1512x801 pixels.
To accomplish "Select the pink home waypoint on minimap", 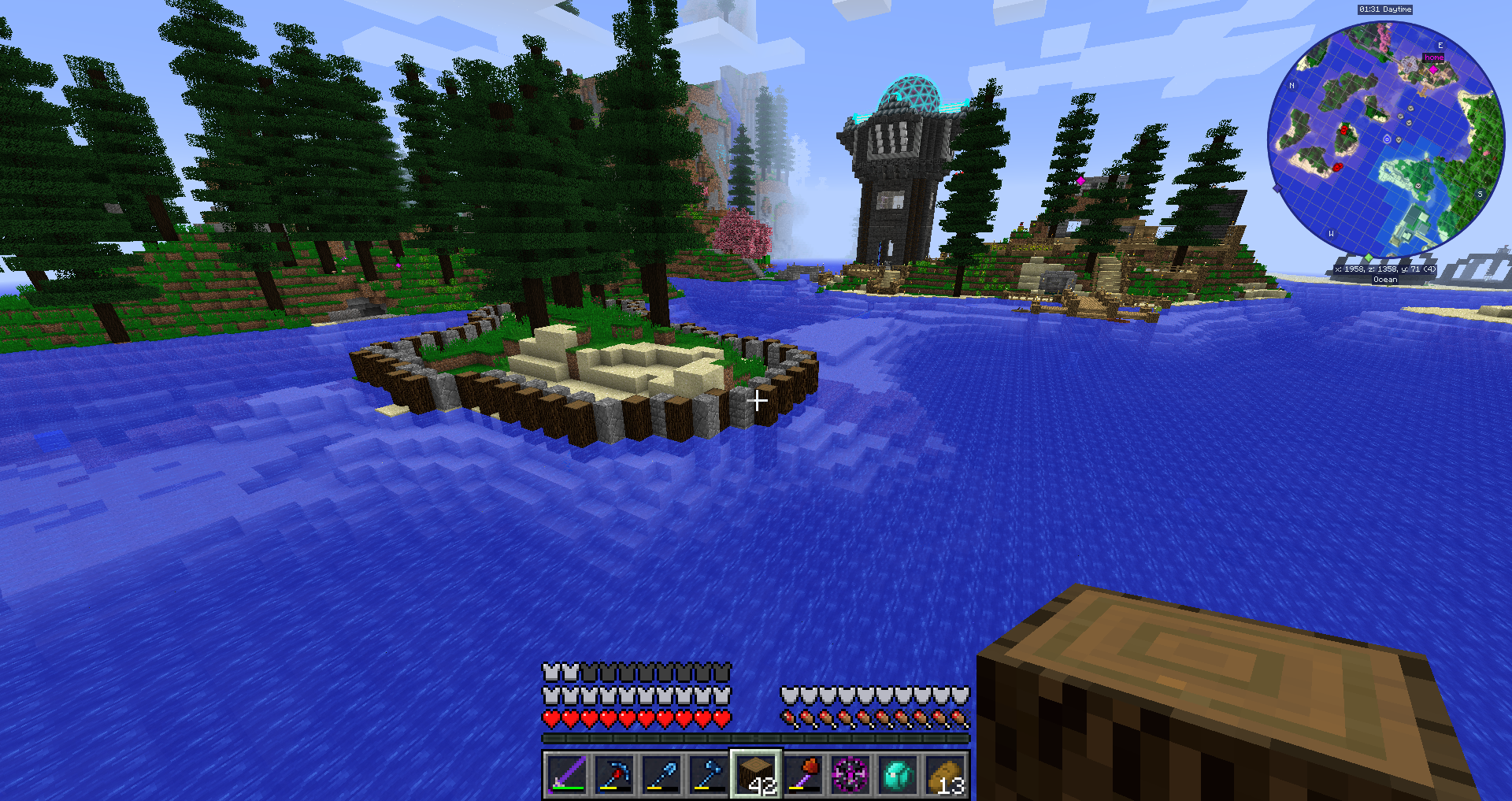I will point(1433,69).
